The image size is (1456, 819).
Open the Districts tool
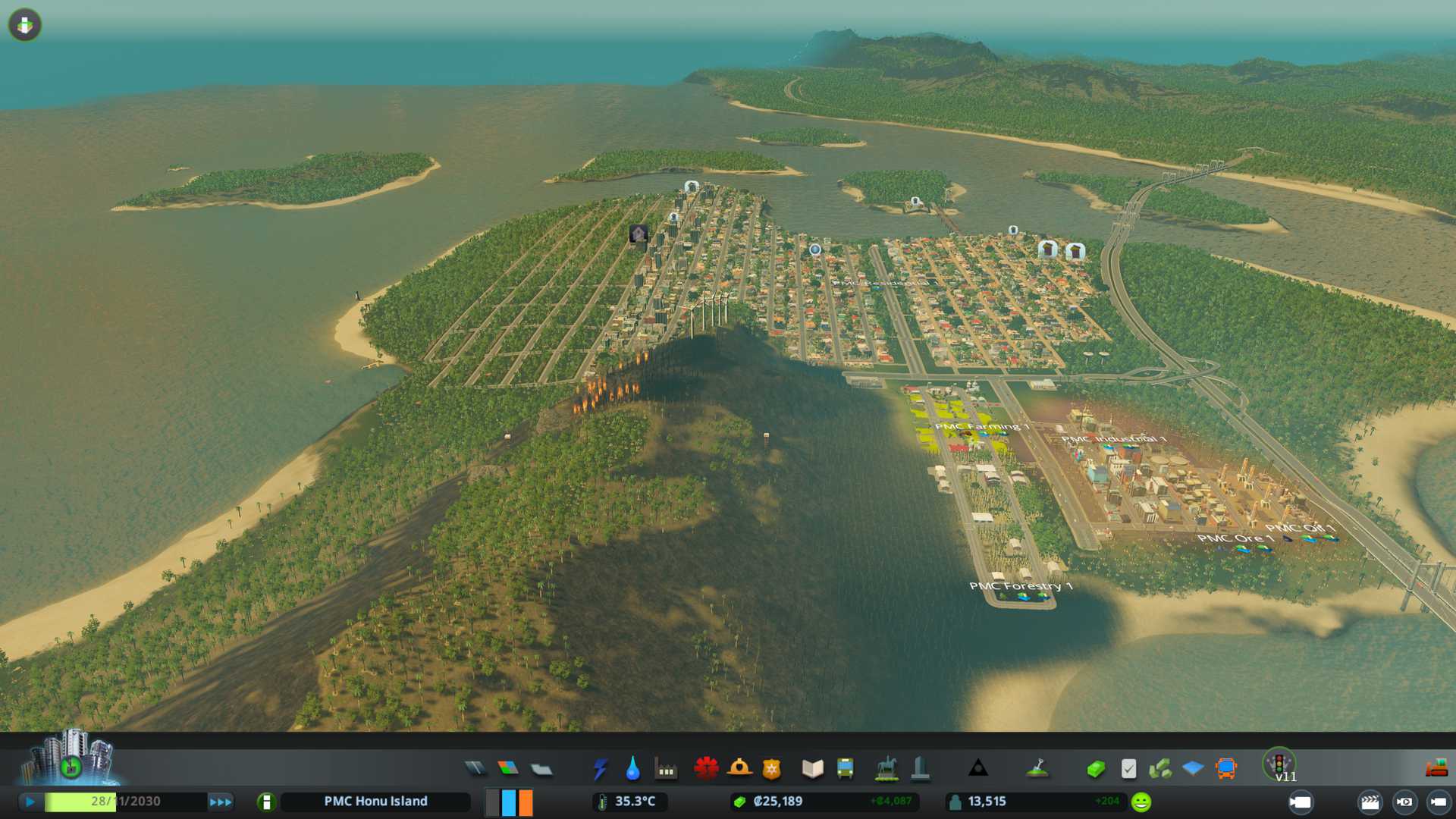[x=541, y=769]
